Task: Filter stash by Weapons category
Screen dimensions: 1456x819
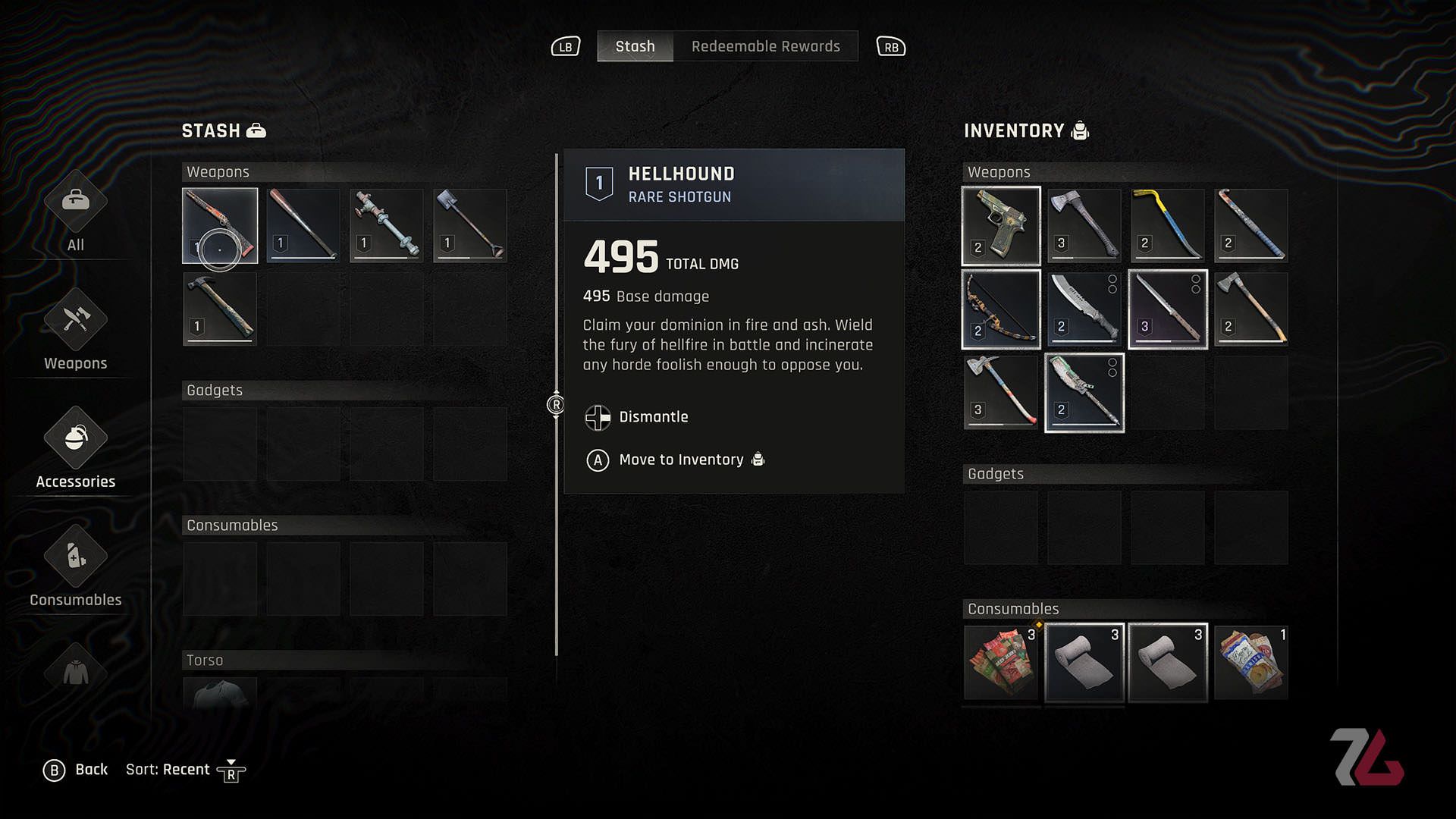Action: point(75,331)
